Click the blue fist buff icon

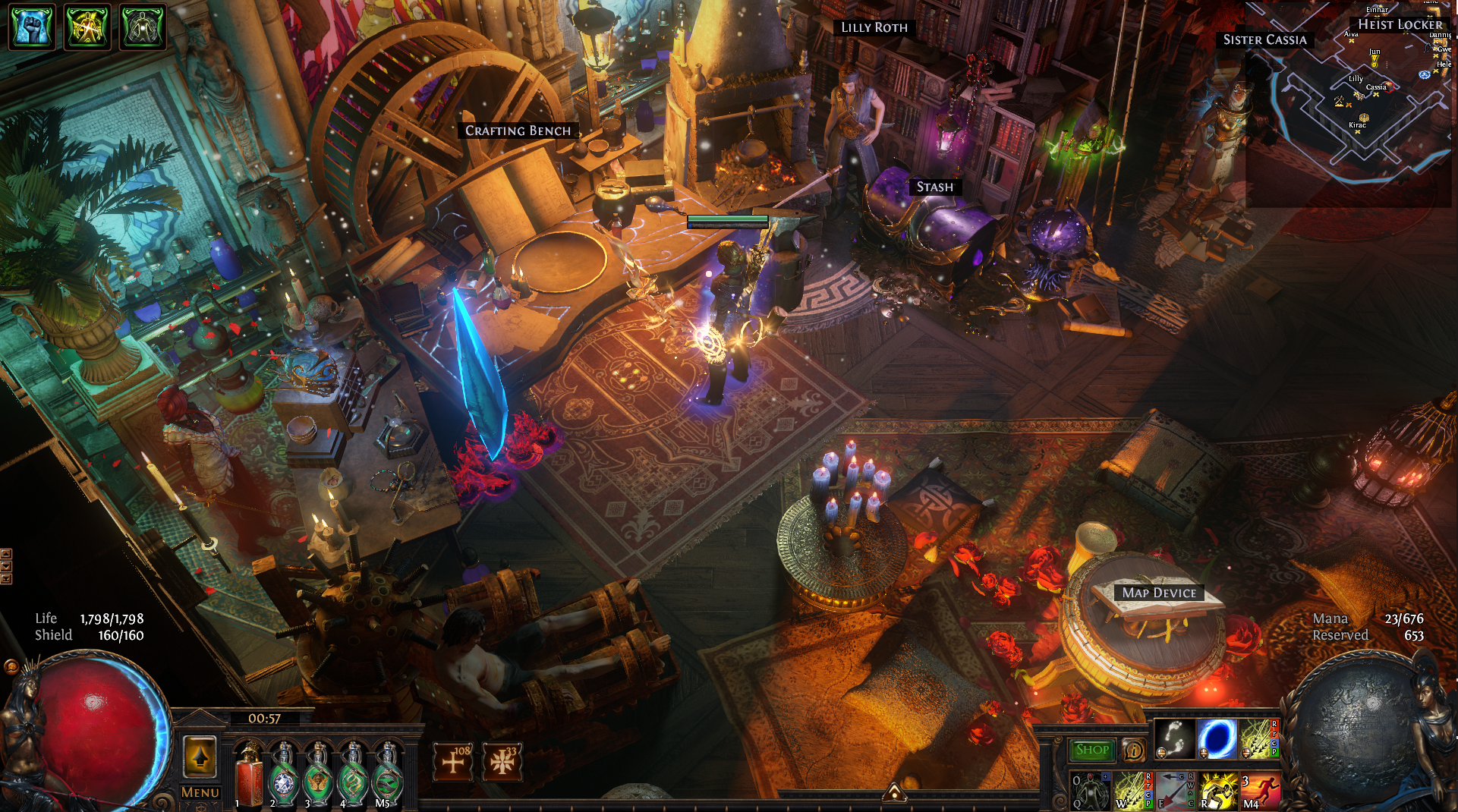click(32, 27)
